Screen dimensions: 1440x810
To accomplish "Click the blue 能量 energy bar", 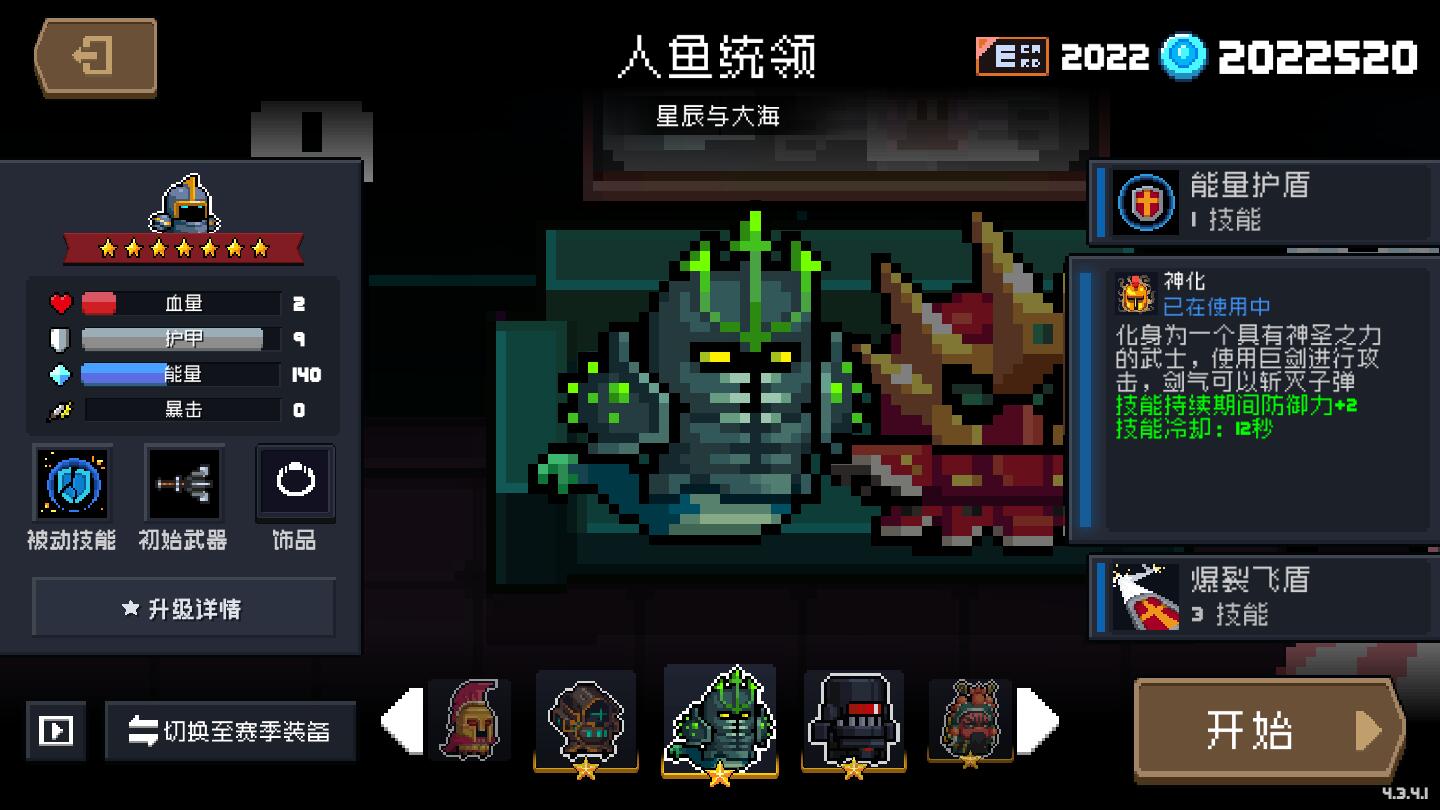I will [178, 375].
